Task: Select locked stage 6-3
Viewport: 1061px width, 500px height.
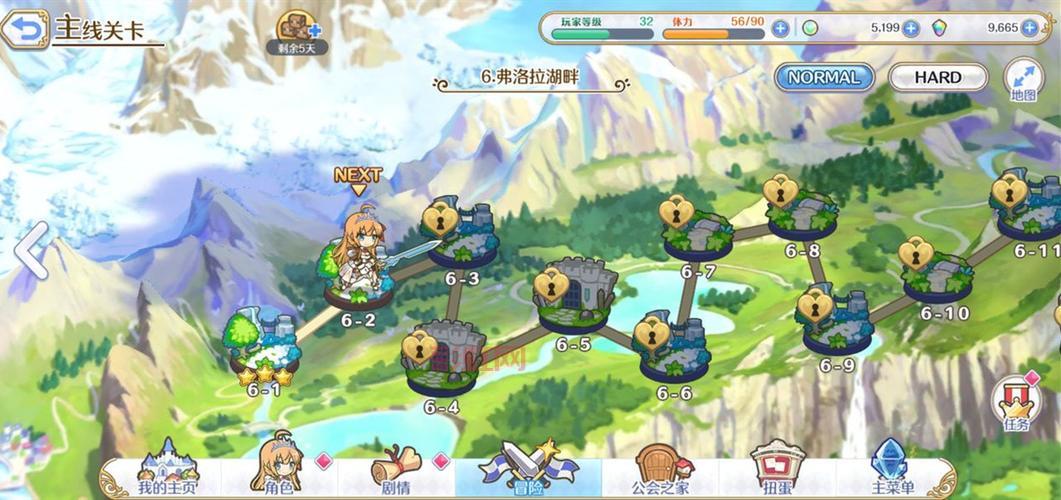Action: [x=460, y=240]
